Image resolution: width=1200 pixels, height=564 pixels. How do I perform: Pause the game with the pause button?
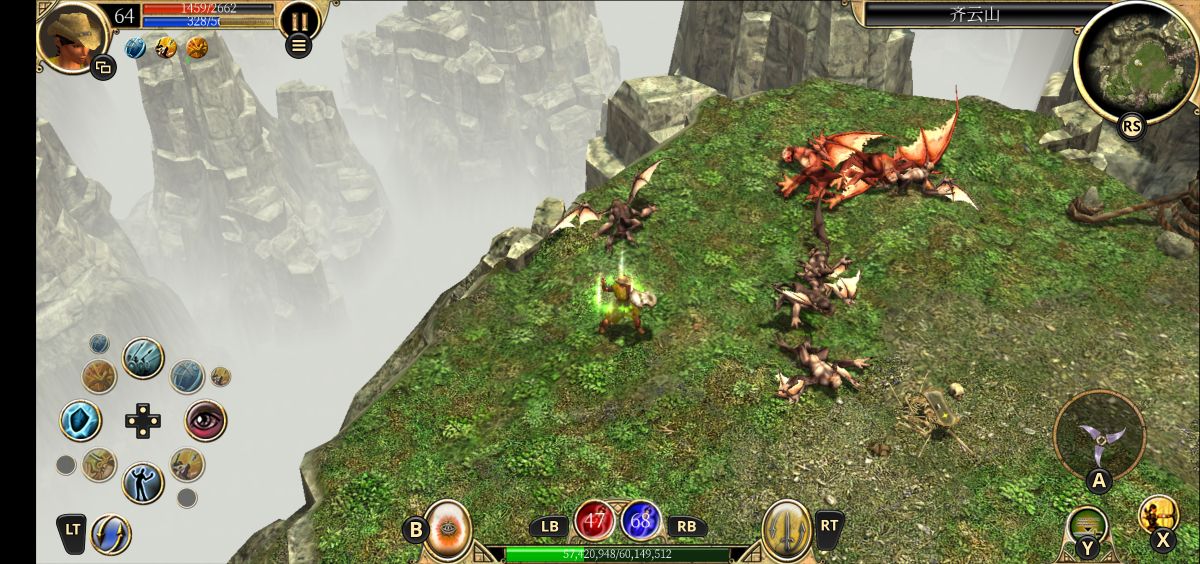point(298,18)
